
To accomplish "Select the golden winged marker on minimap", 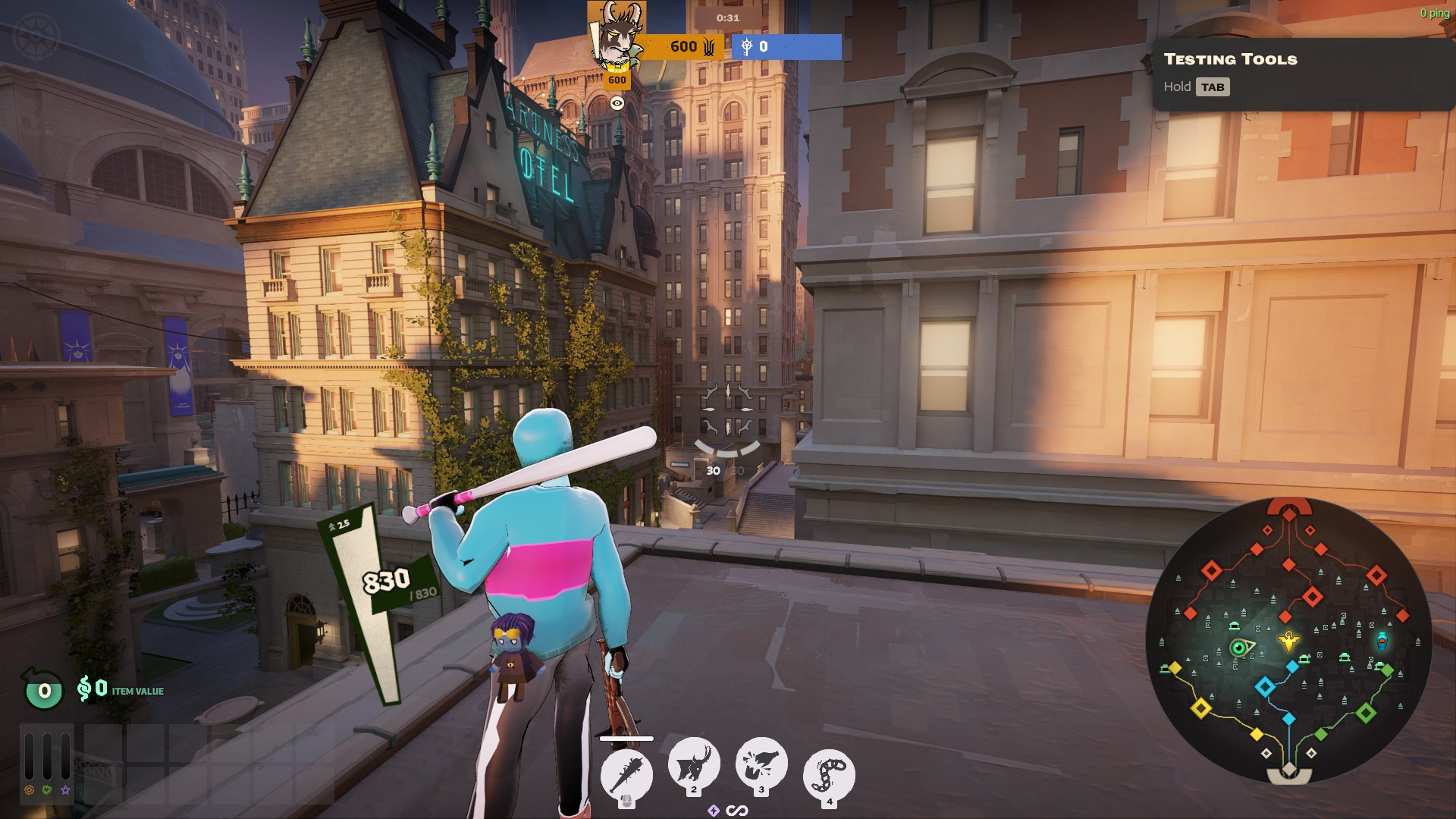I will [x=1288, y=642].
